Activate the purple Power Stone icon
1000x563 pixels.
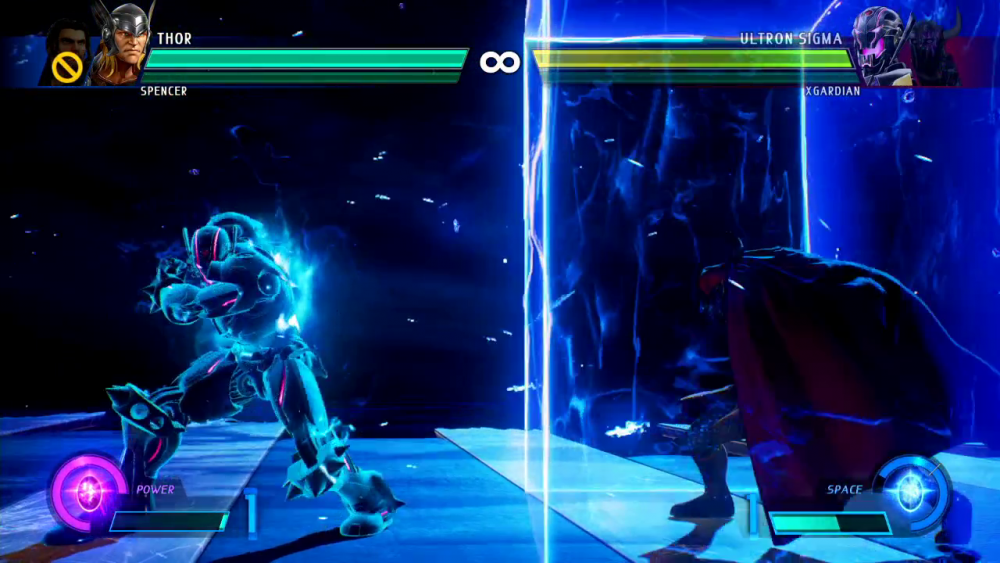click(90, 491)
